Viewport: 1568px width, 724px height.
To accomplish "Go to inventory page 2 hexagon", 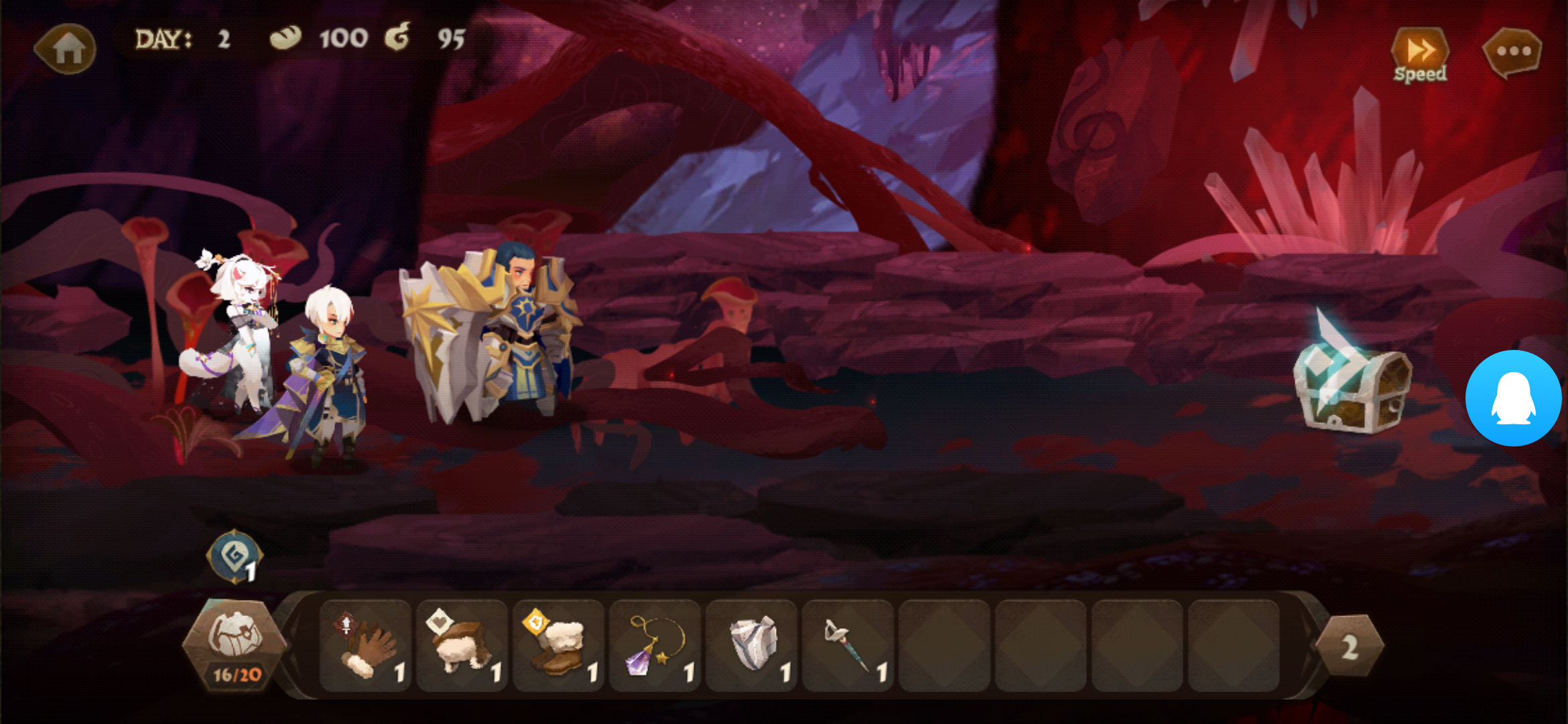I will click(1350, 646).
